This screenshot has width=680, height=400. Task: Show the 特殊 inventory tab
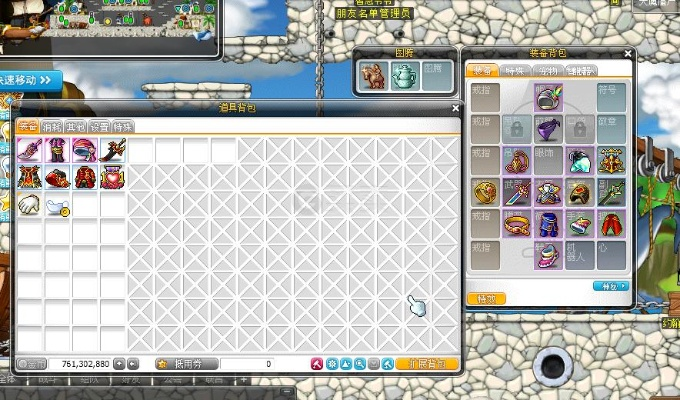tap(123, 127)
